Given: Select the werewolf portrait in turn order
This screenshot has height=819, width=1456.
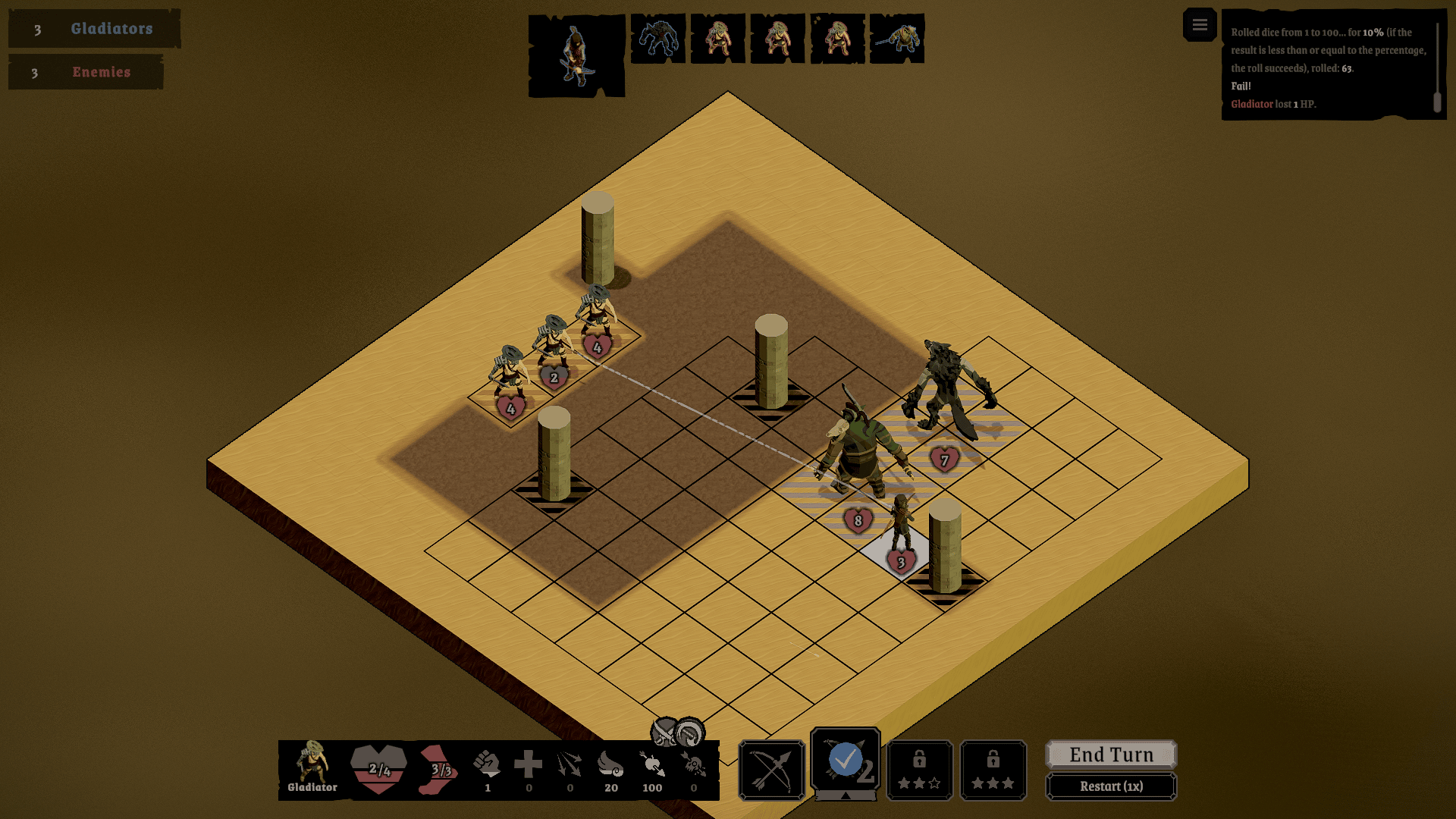Looking at the screenshot, I should [x=658, y=38].
